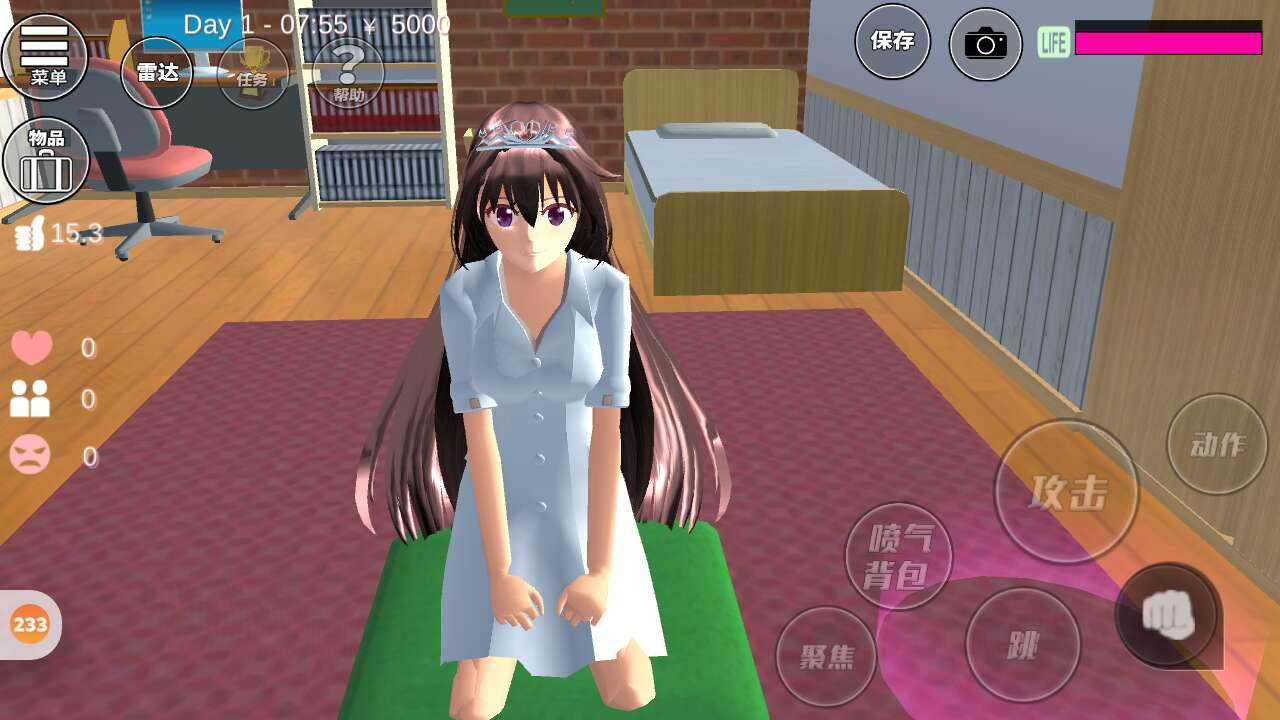Activate the camera screenshot button
This screenshot has height=720, width=1280.
985,44
